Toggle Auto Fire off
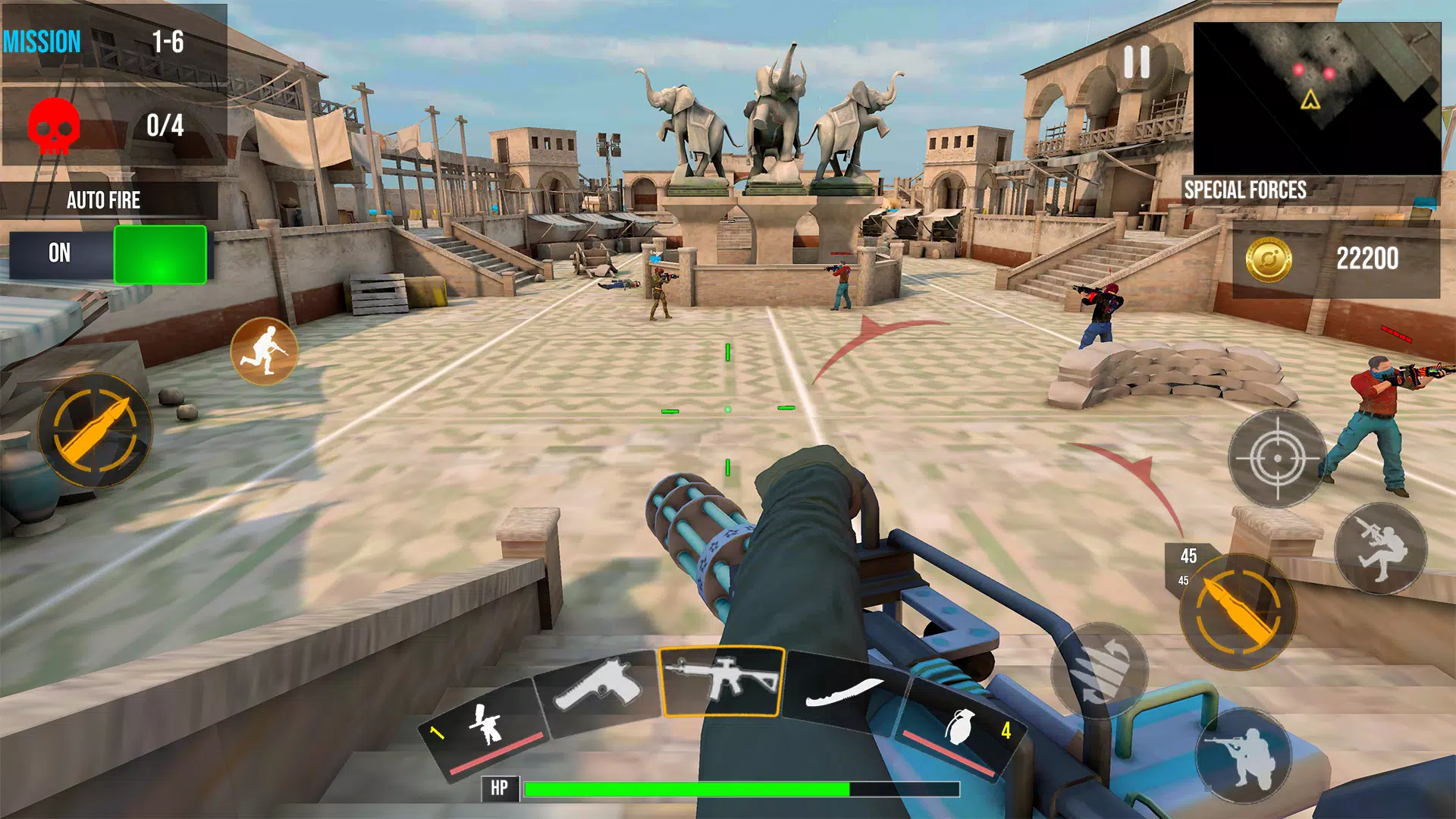Screen dimensions: 1456x819 click(x=159, y=256)
